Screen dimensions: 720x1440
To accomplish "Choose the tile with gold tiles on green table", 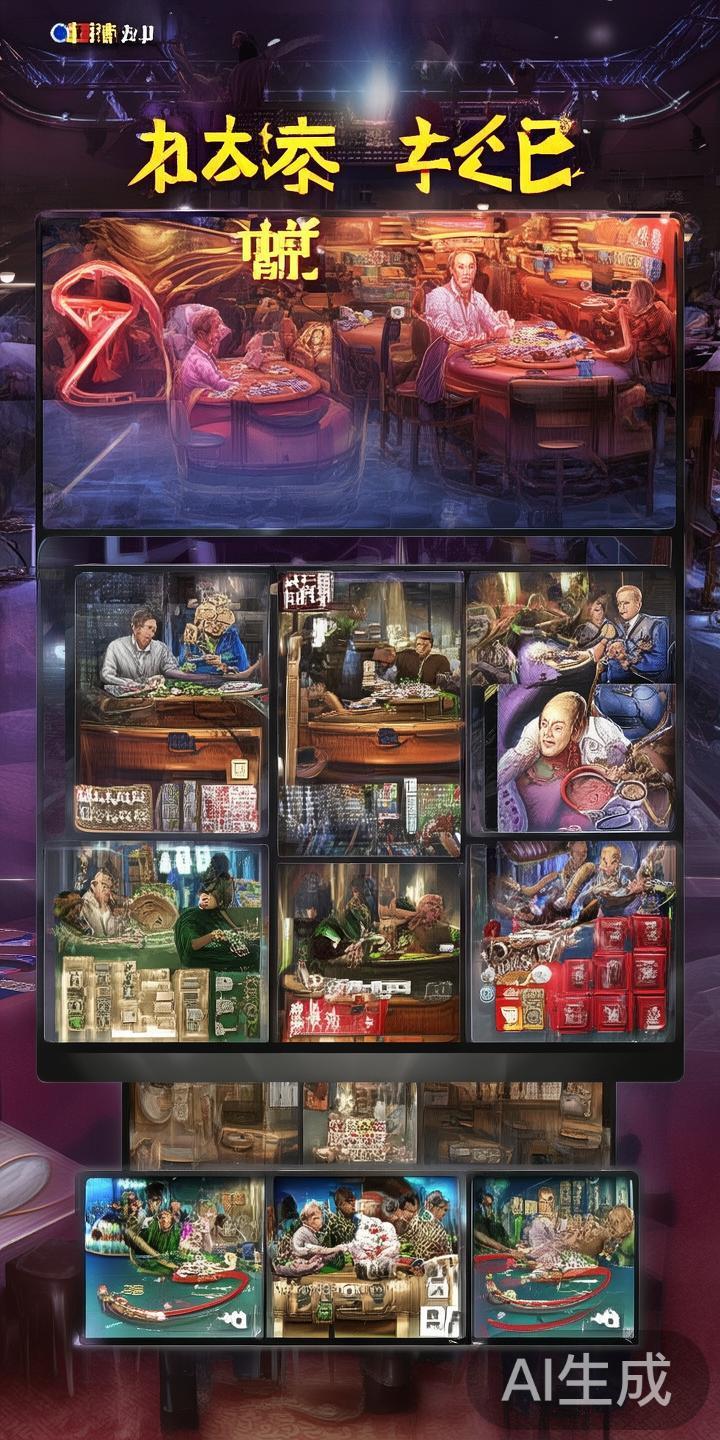I will pyautogui.click(x=155, y=945).
